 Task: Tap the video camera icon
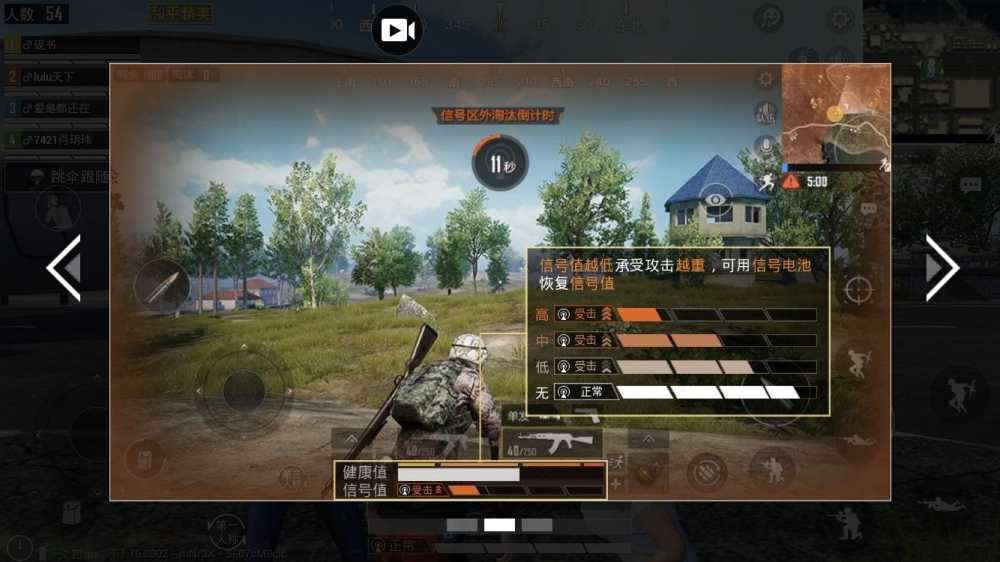click(x=397, y=31)
